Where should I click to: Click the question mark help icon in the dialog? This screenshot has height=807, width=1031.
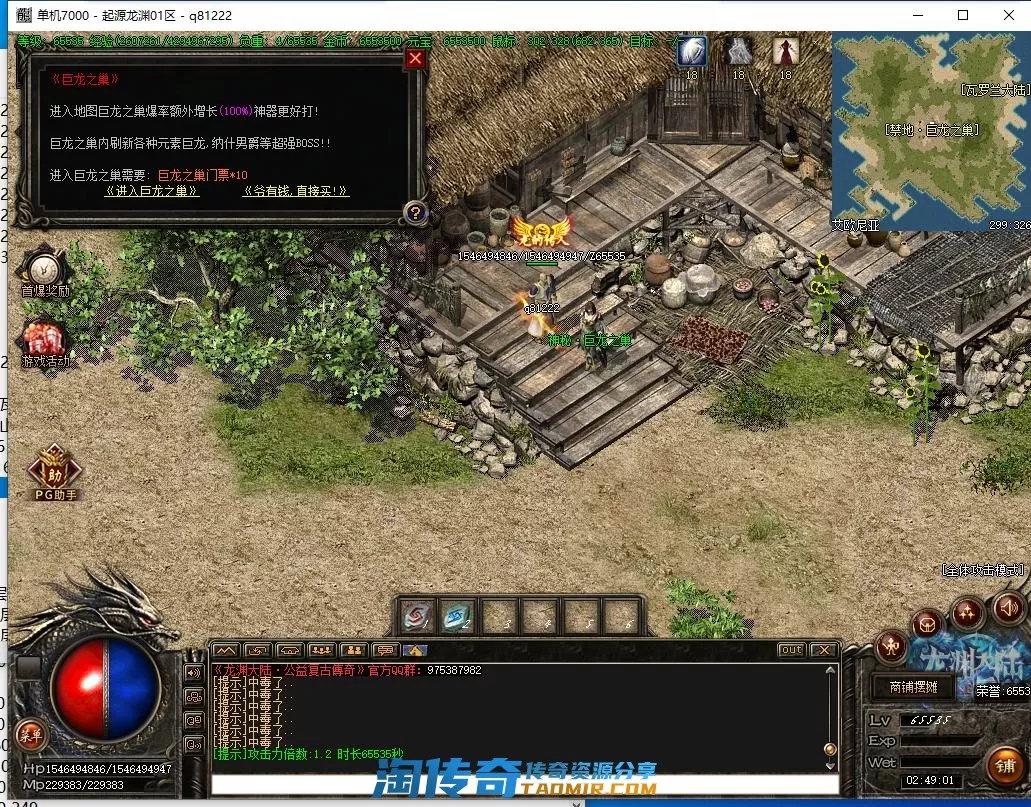point(416,212)
